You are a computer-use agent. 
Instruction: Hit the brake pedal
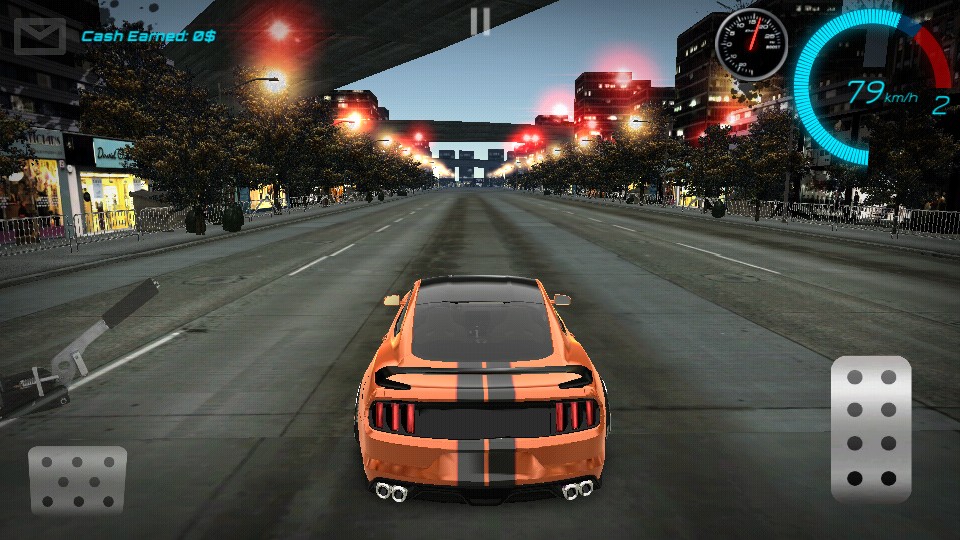pos(77,479)
